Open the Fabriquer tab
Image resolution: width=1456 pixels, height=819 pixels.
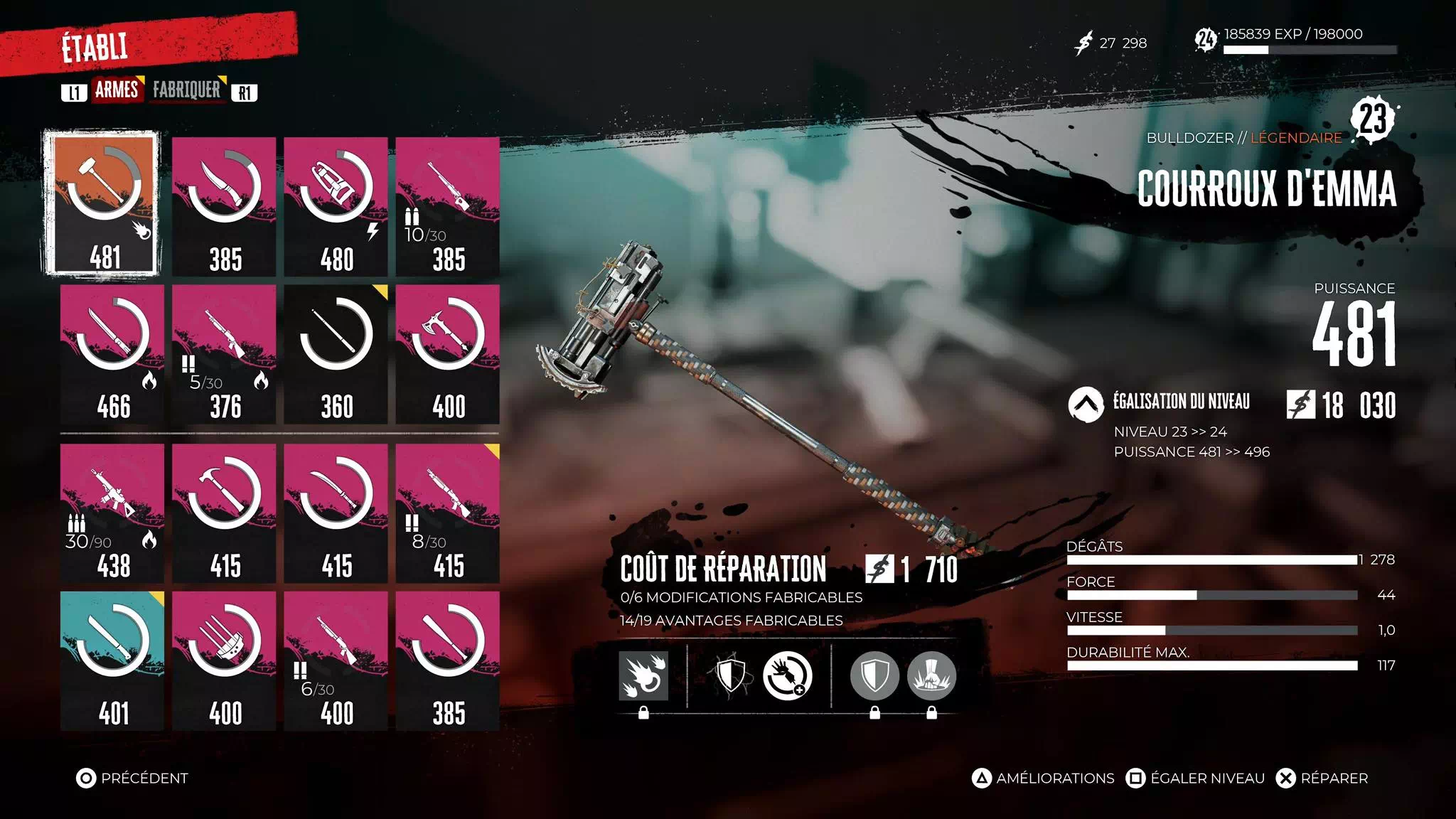pos(187,90)
